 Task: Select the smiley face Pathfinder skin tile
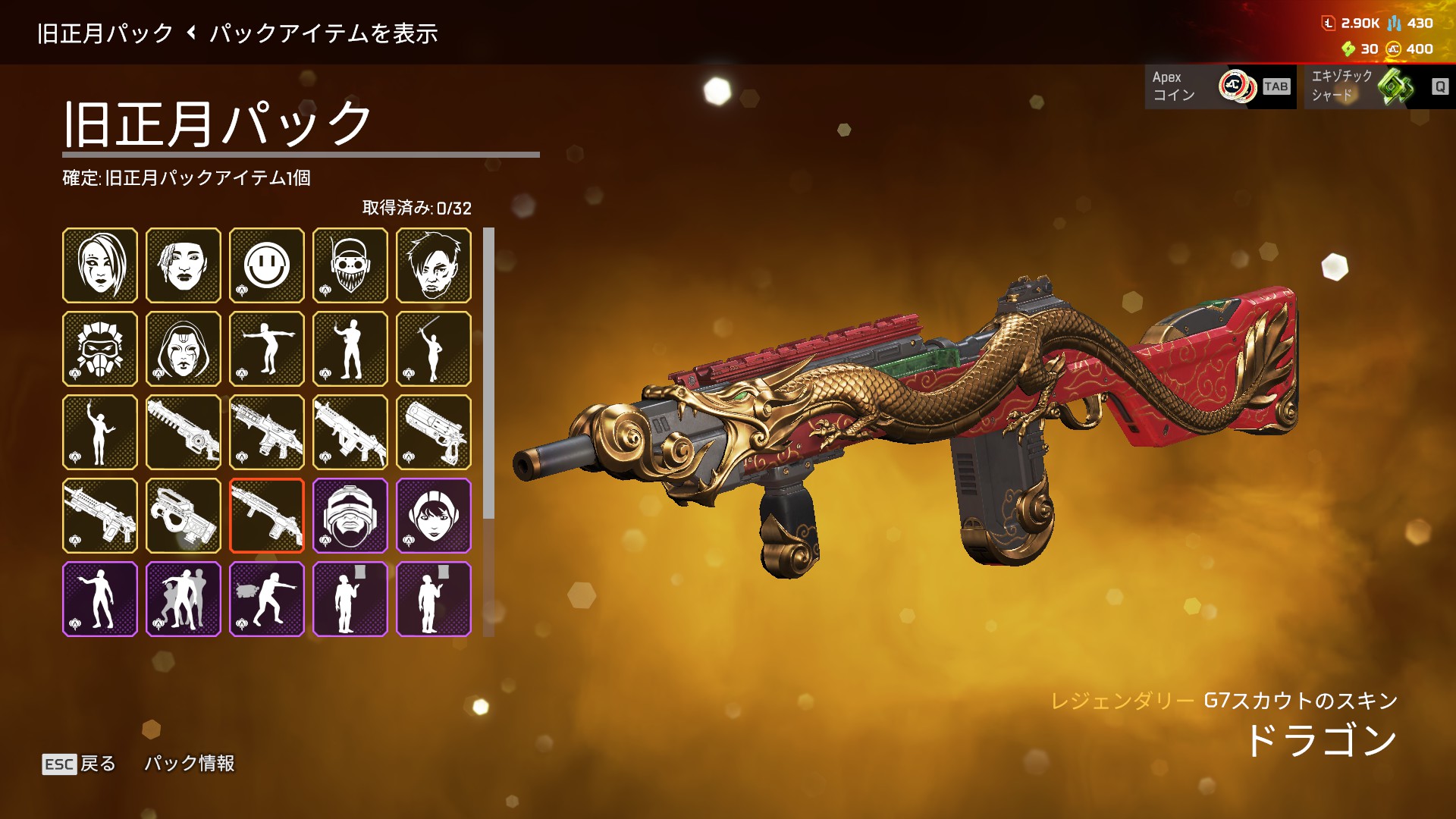tap(267, 265)
